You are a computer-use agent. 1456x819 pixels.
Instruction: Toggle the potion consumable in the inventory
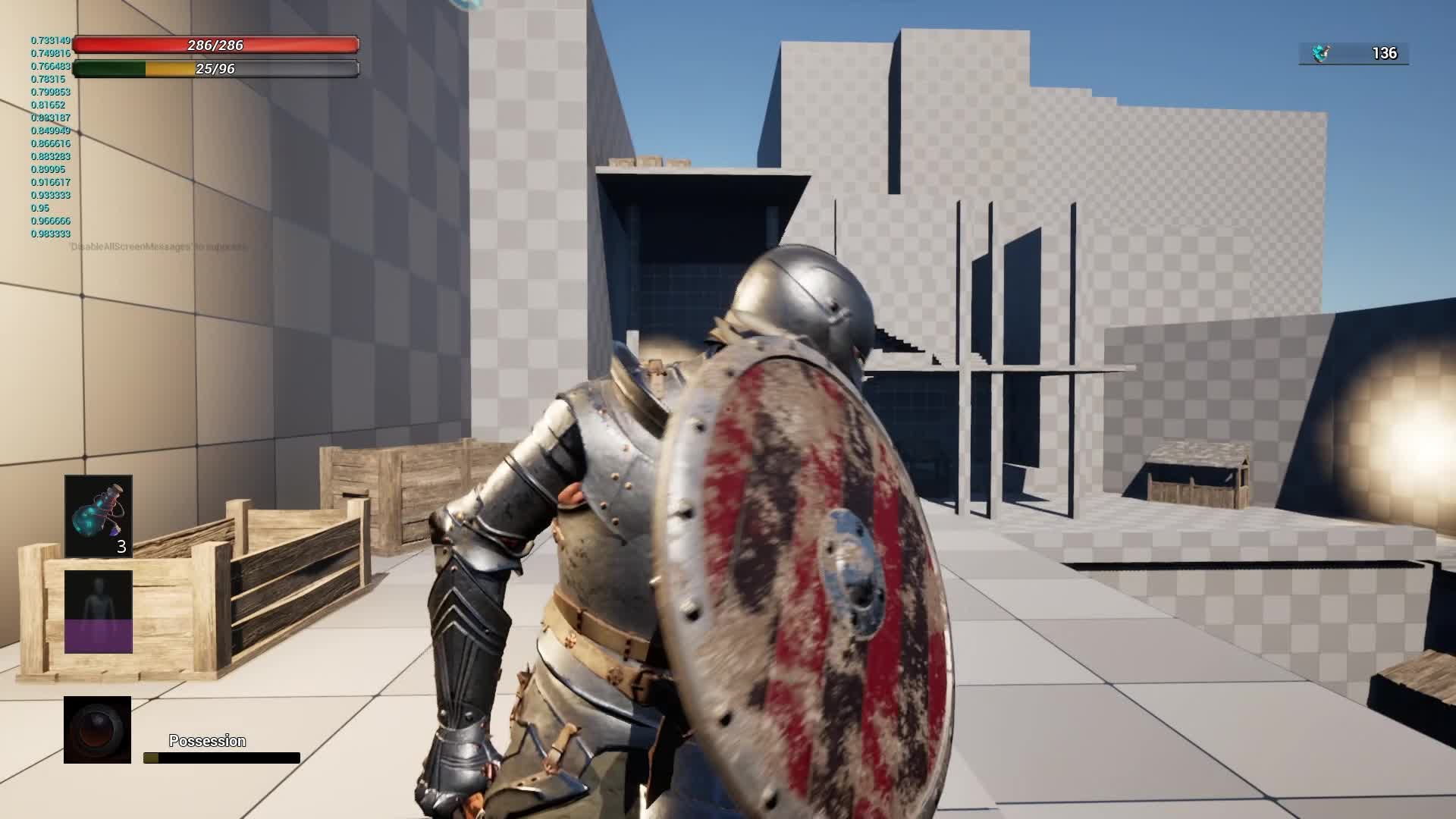[98, 516]
